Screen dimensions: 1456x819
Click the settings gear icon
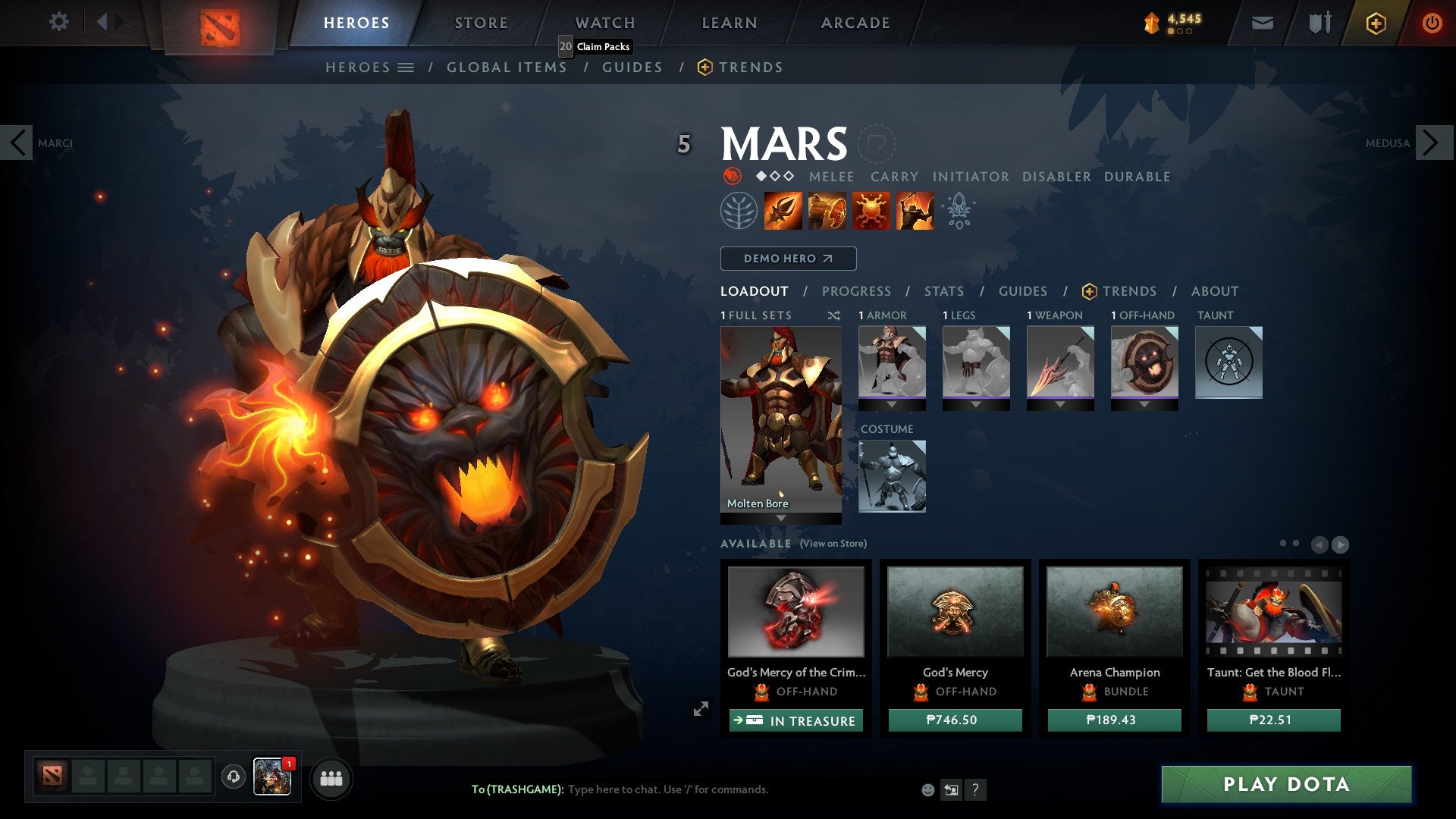(x=59, y=22)
